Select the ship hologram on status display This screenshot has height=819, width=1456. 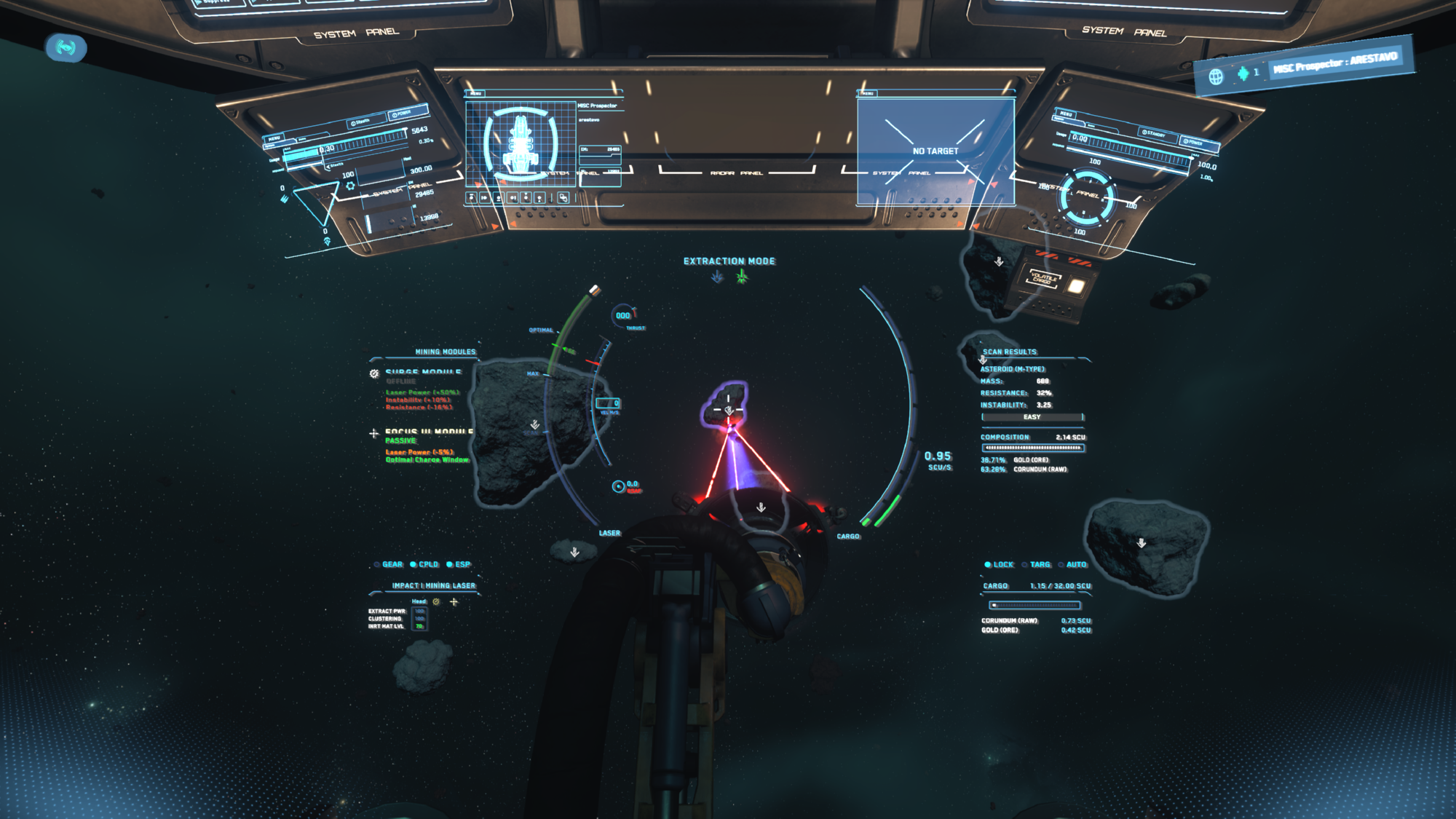521,143
